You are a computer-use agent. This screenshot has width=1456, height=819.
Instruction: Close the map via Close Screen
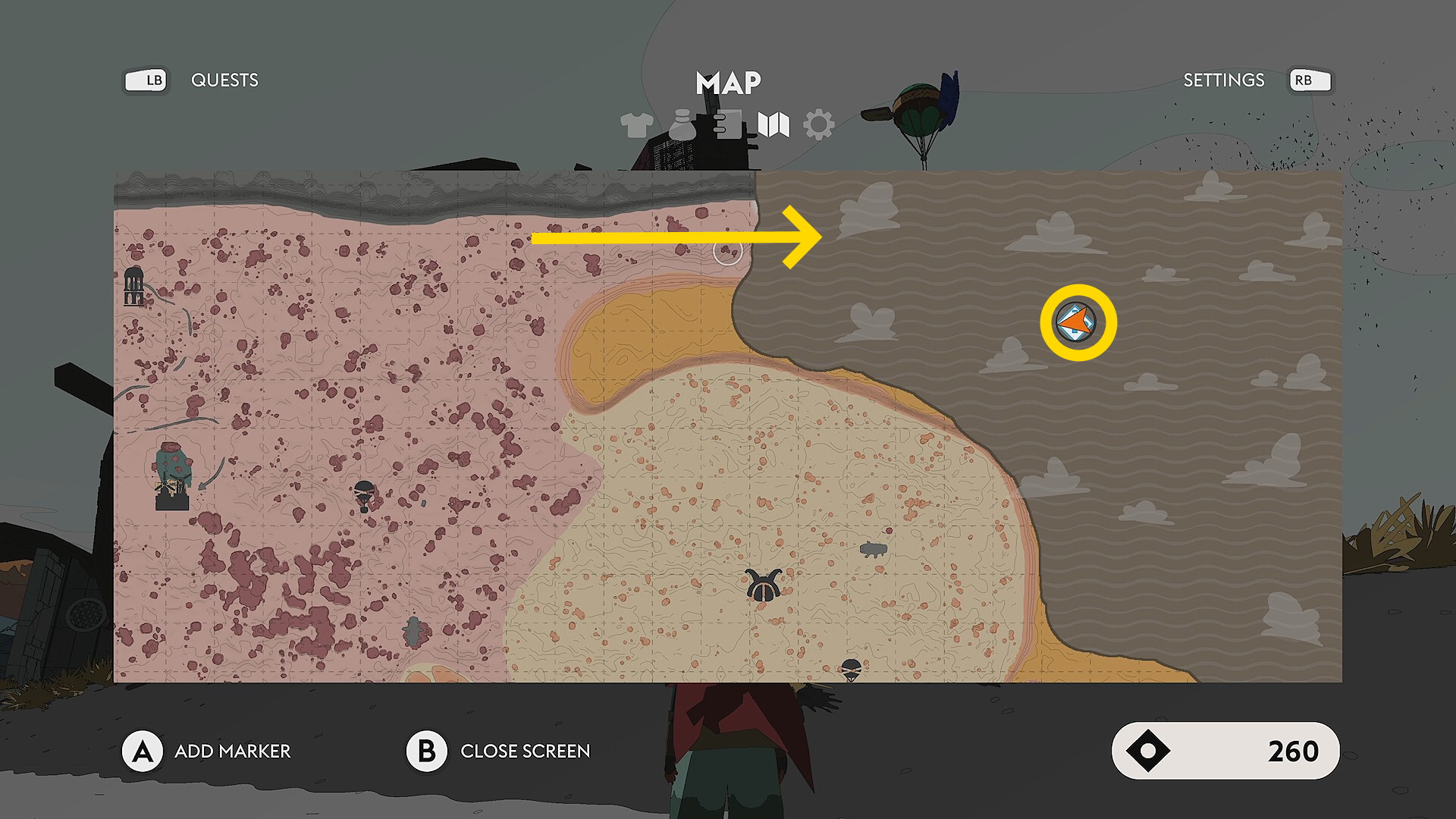[x=525, y=752]
